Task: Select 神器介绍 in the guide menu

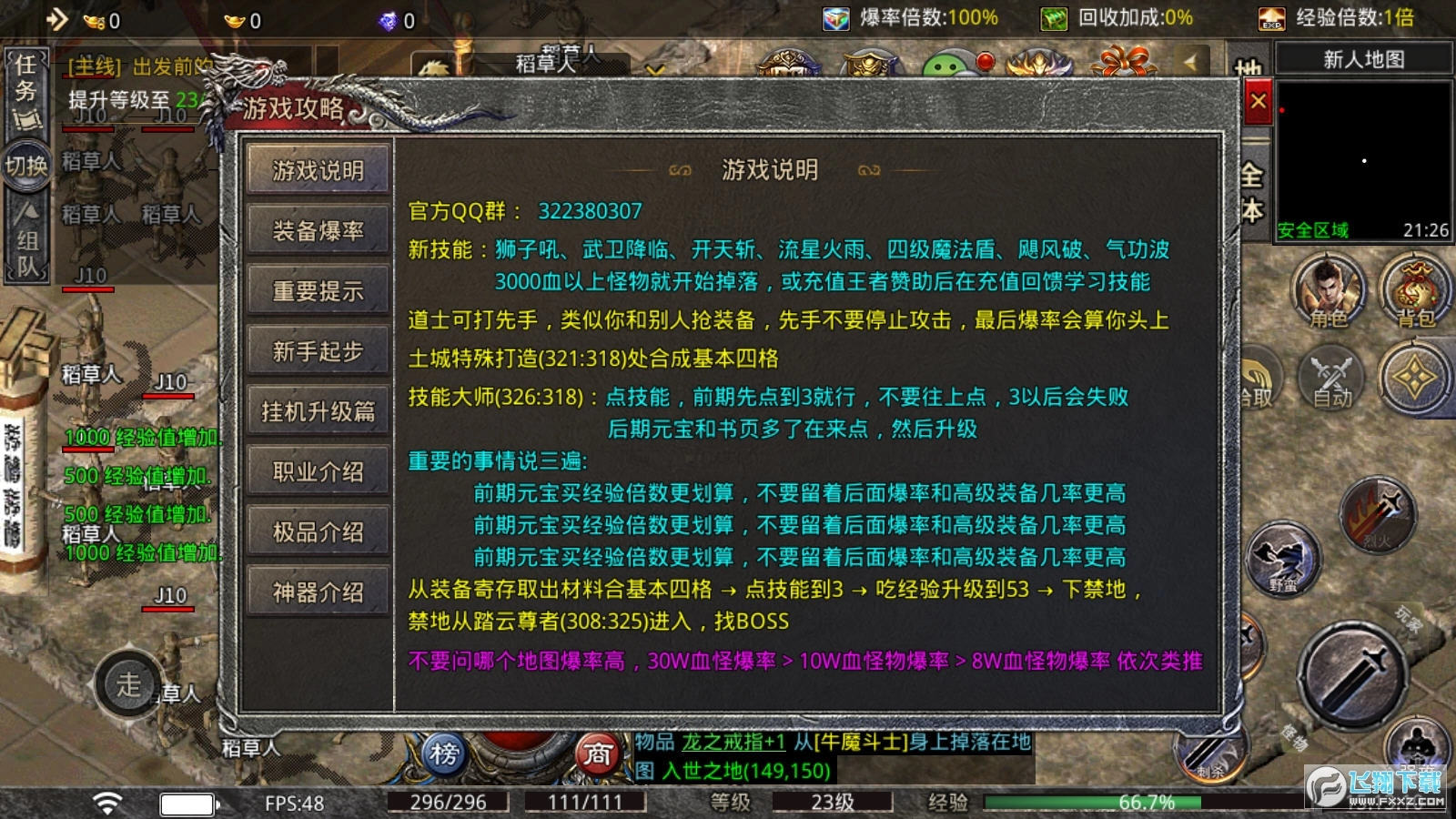Action: pyautogui.click(x=317, y=591)
